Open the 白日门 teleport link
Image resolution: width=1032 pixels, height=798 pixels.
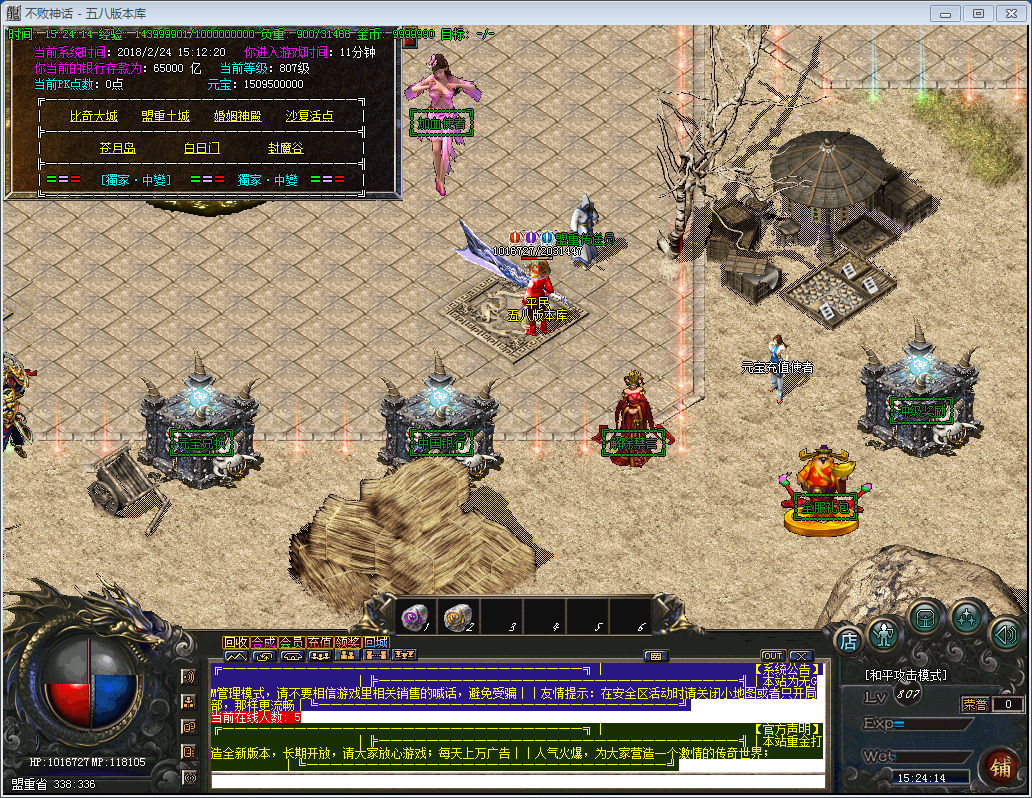[x=201, y=148]
